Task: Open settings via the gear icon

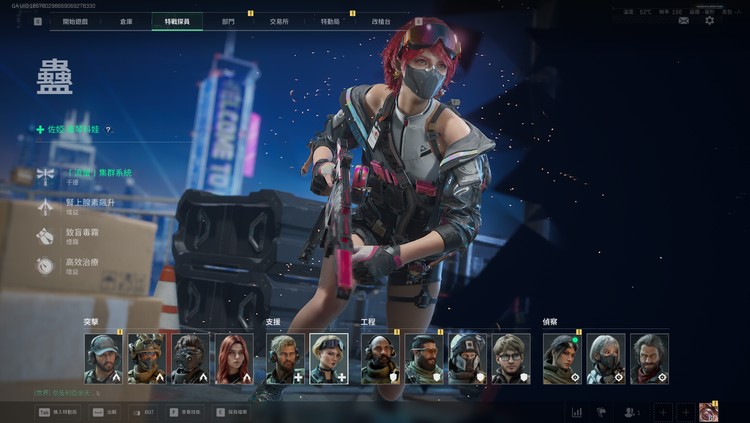Action: 710,20
